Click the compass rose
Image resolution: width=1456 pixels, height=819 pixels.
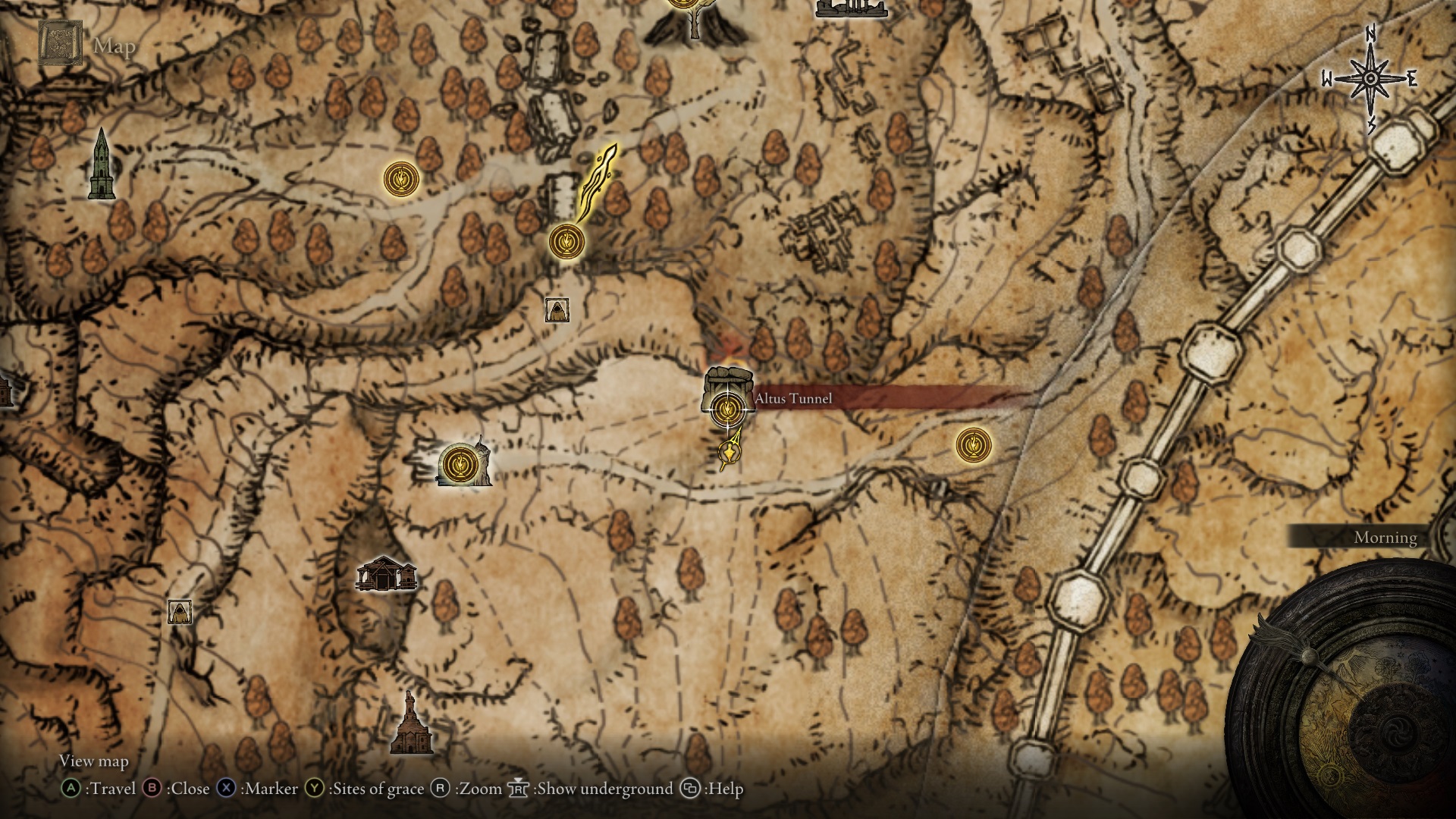tap(1370, 79)
